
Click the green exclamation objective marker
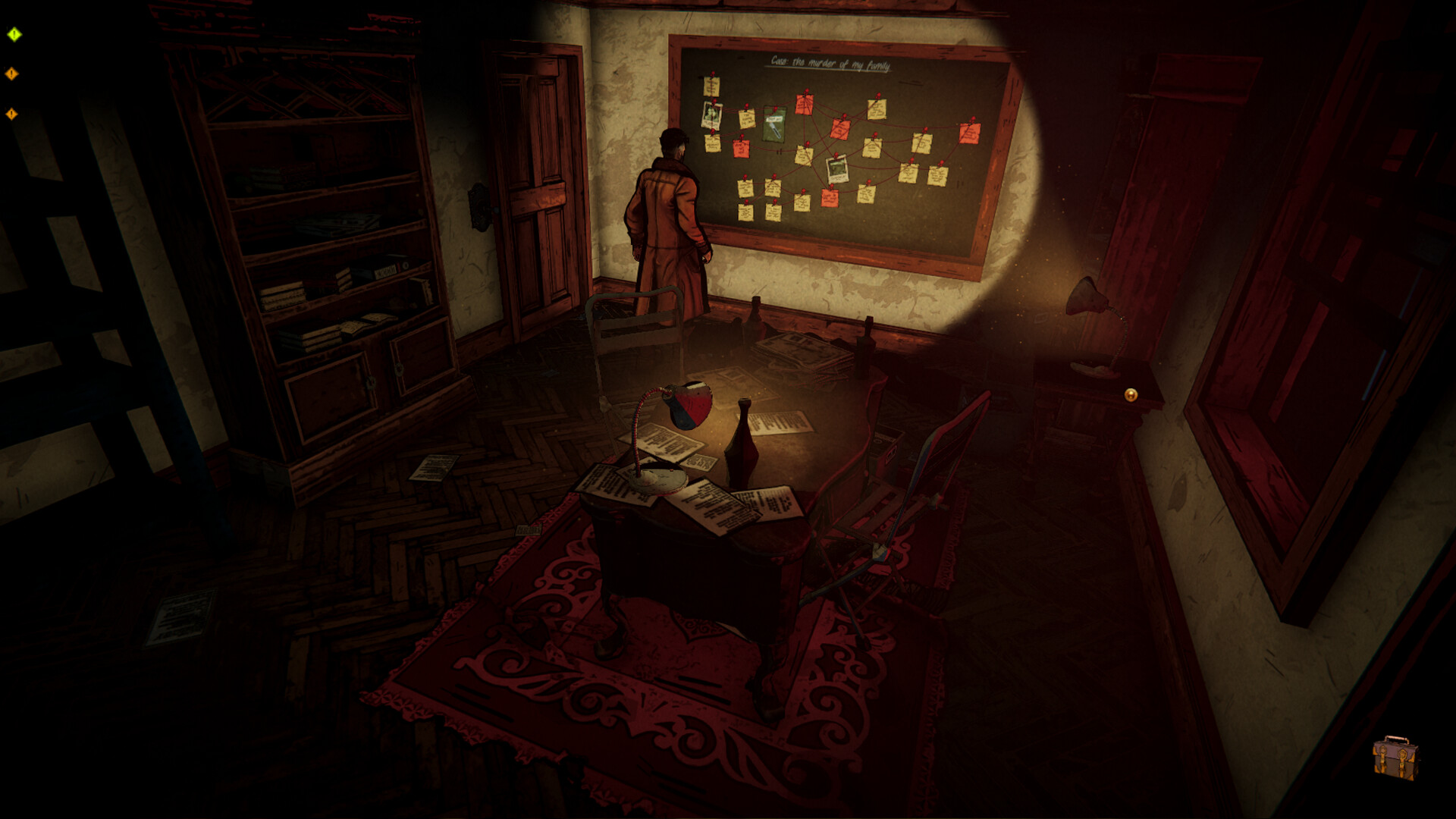13,33
